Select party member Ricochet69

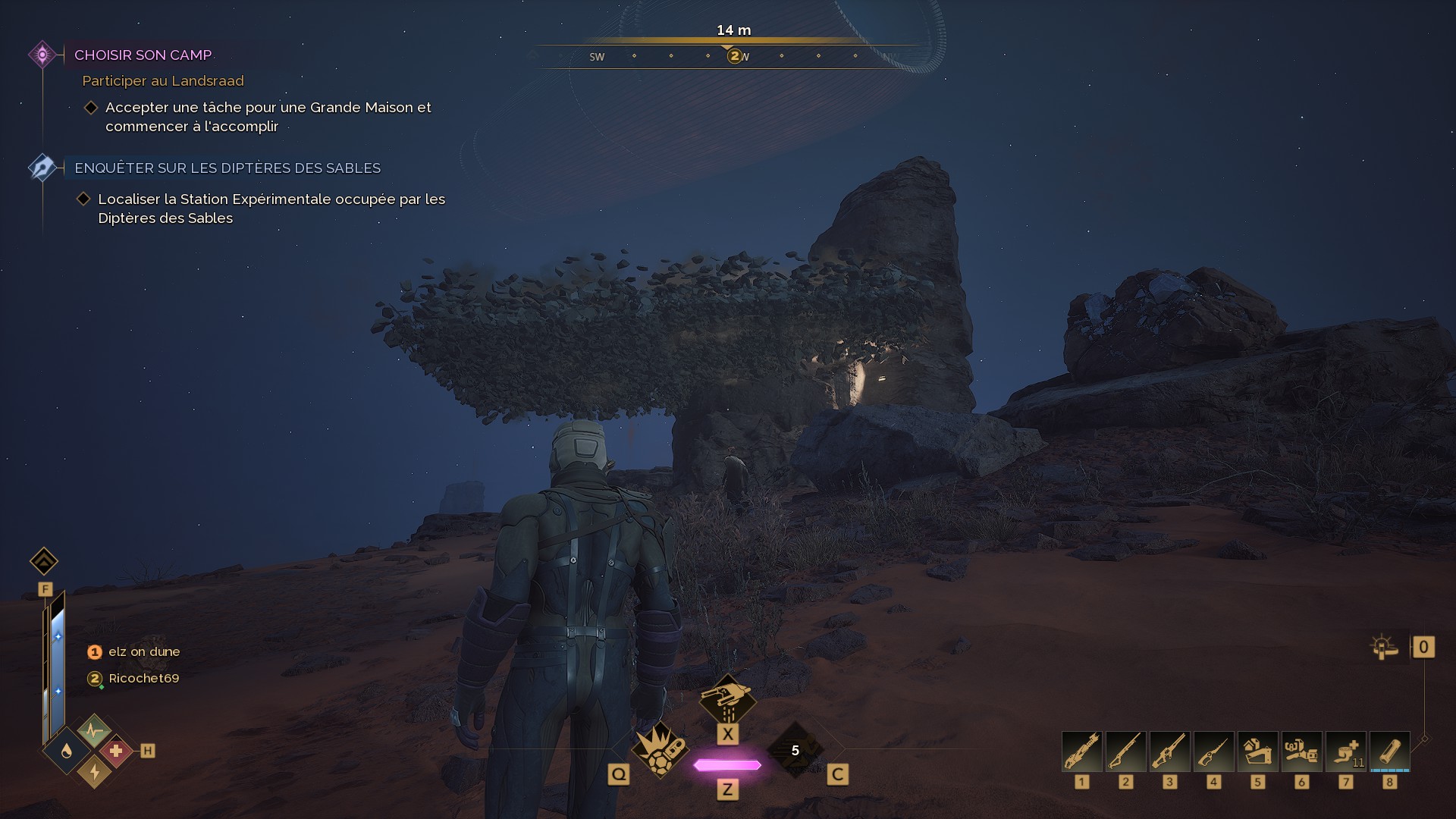(x=143, y=678)
